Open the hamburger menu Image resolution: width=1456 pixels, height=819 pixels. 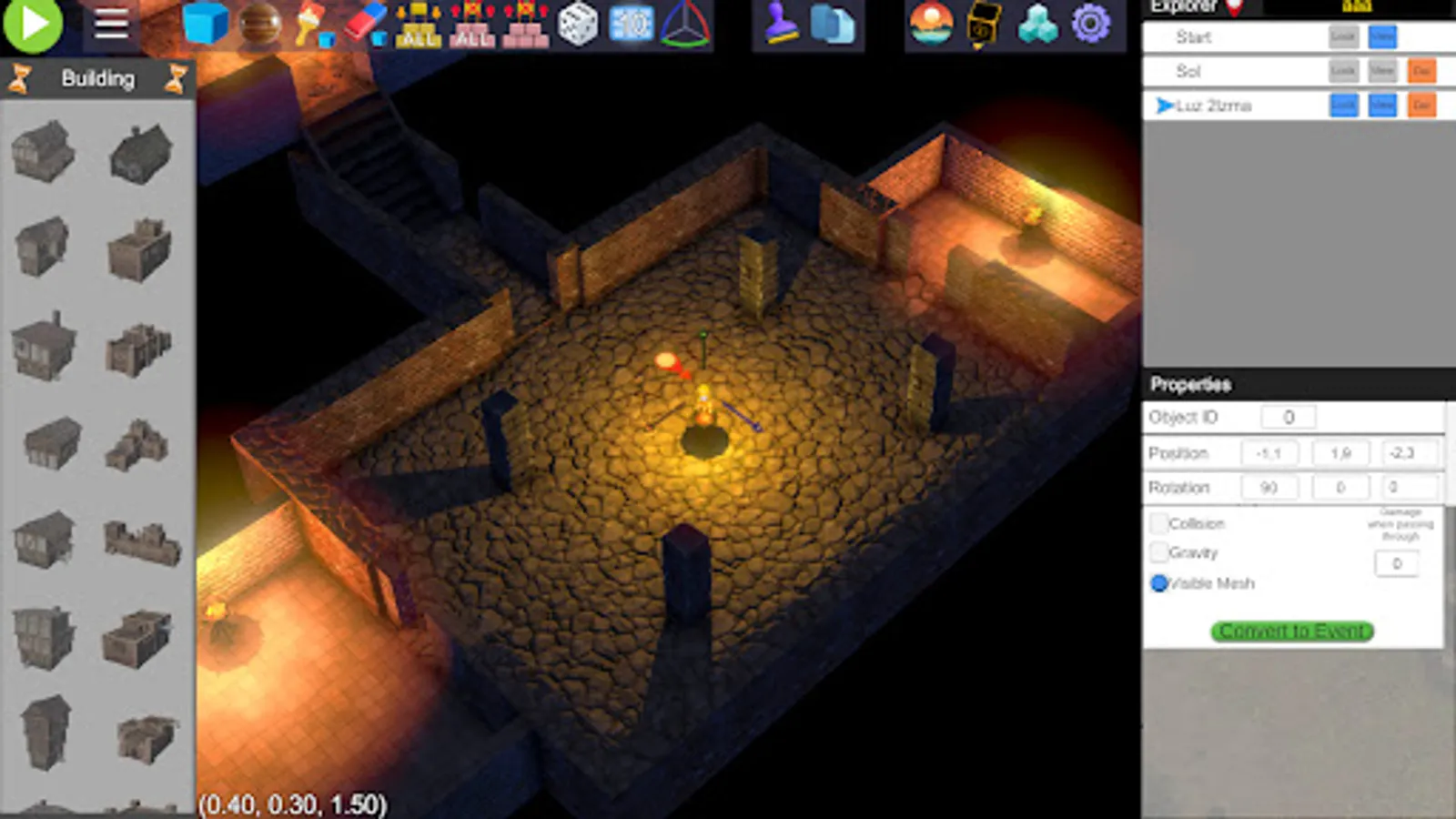point(110,24)
